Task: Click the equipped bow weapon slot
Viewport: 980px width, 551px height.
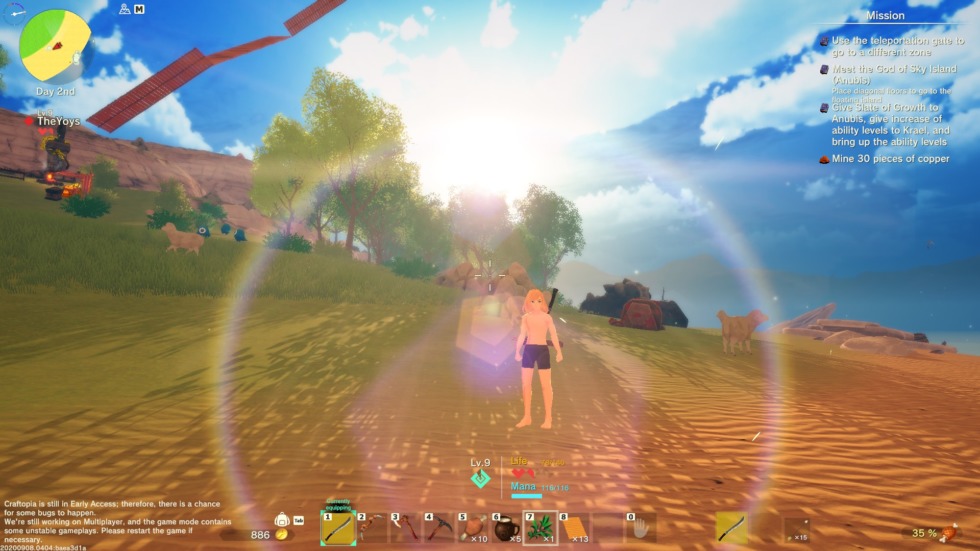Action: click(731, 527)
